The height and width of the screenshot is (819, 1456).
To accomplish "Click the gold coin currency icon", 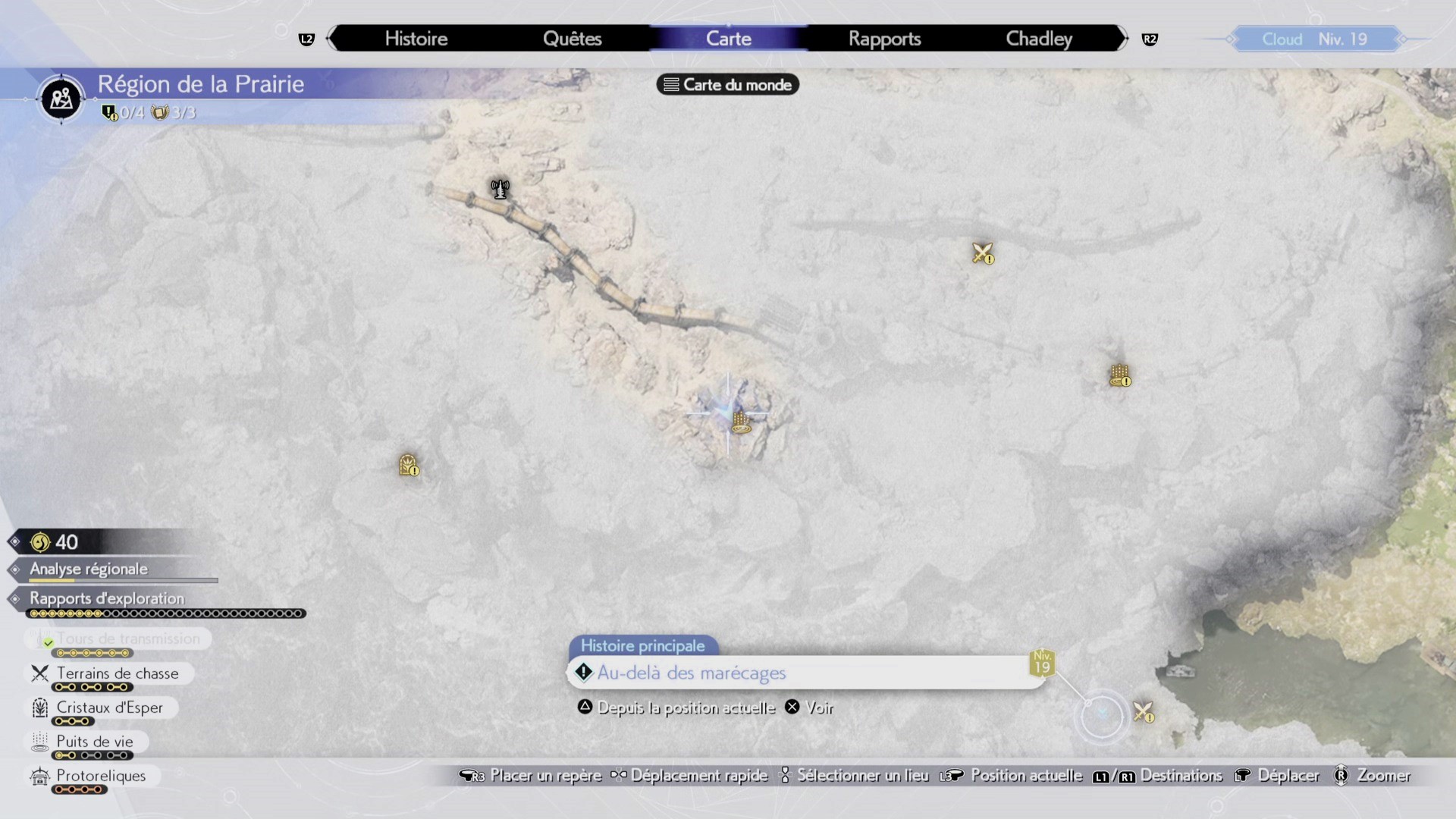I will [x=39, y=541].
